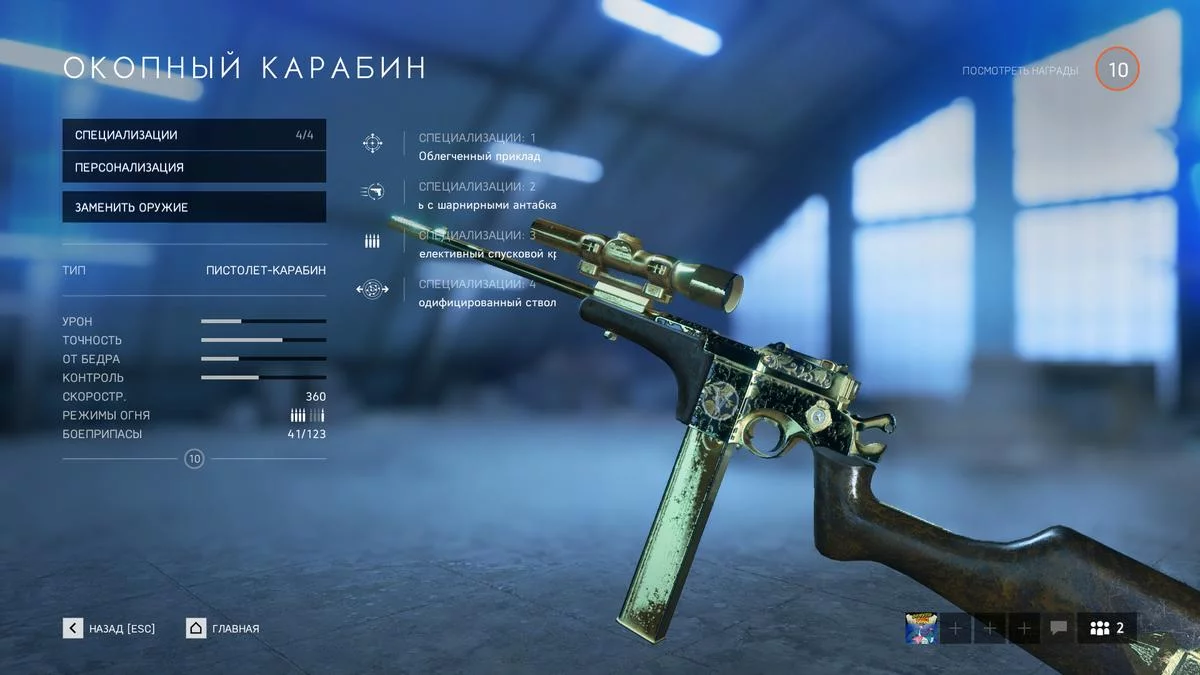View rewards via Посмотреть награды
This screenshot has height=675, width=1200.
click(1020, 71)
